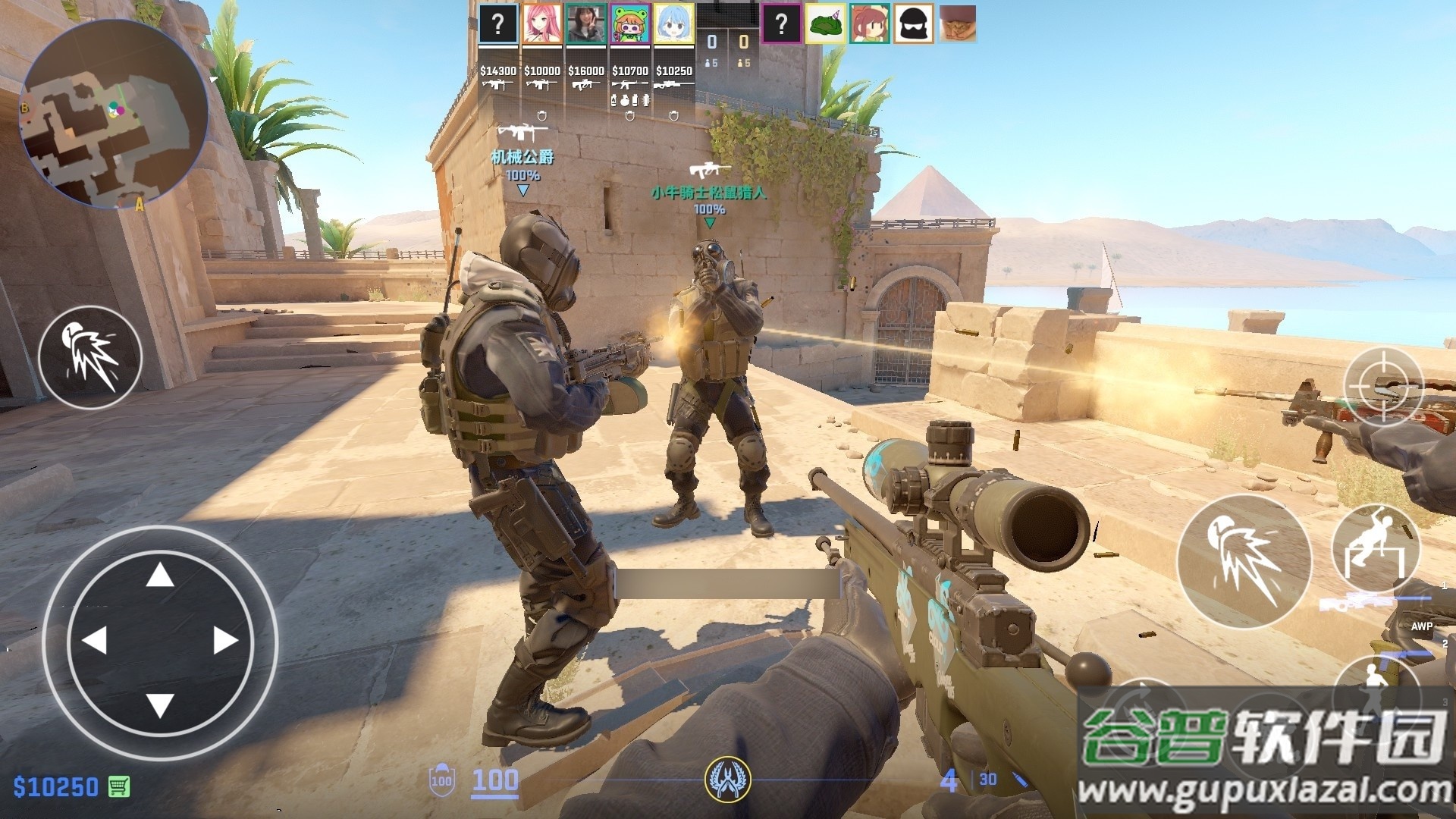Move forward with the up arrow
The width and height of the screenshot is (1456, 819).
coord(159,576)
